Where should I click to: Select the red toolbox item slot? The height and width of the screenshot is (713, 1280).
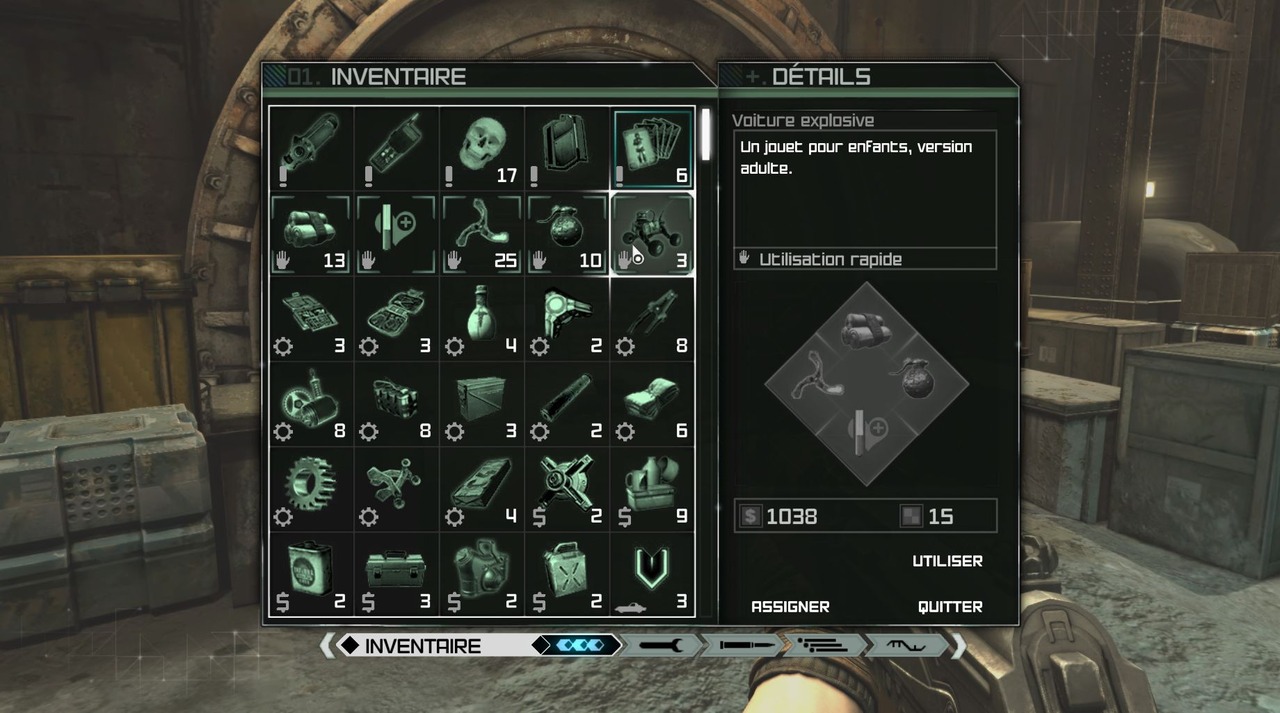coord(397,574)
